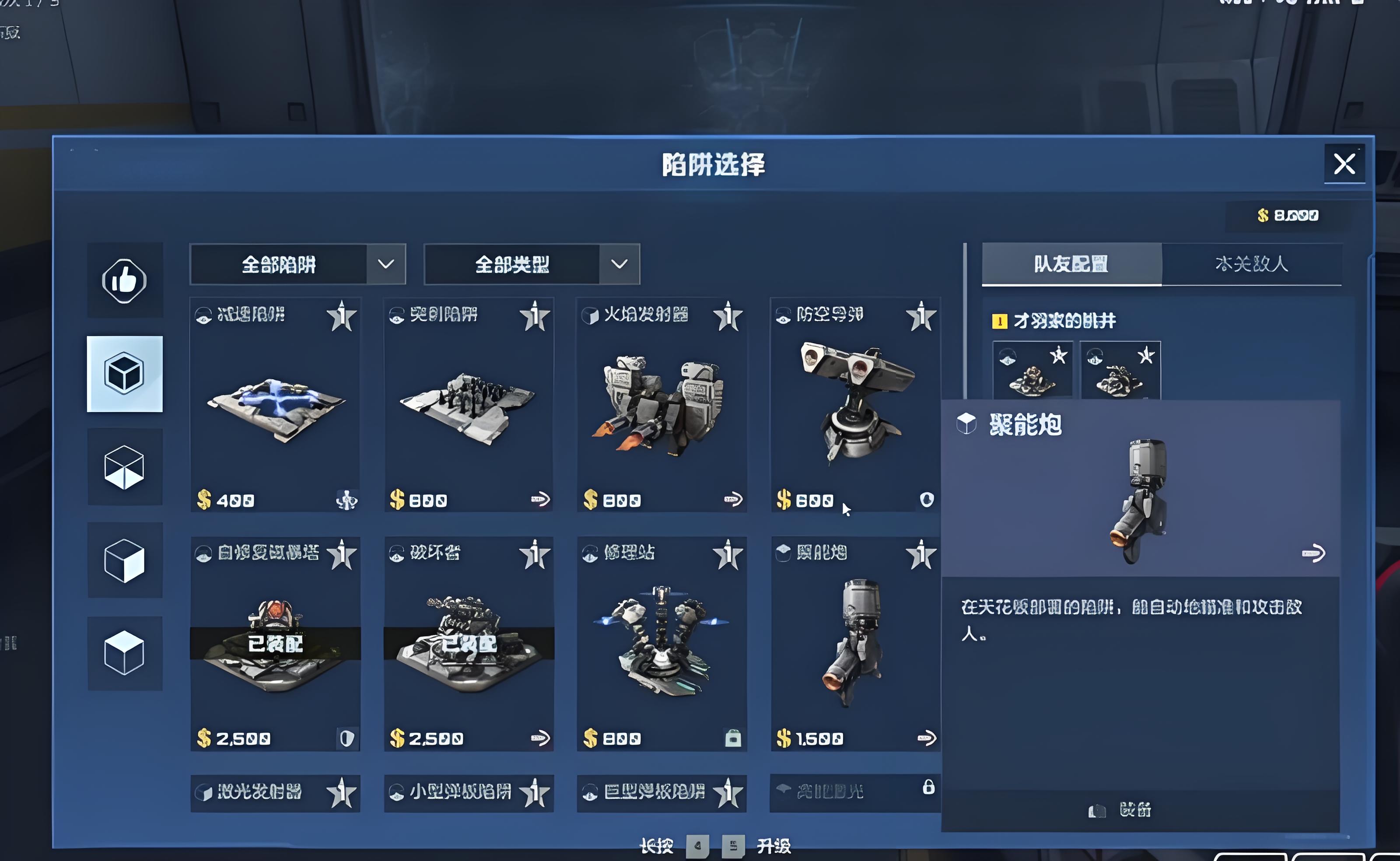Pick the 防空导弹 anti-air missile card
This screenshot has height=861, width=1400.
[x=854, y=404]
